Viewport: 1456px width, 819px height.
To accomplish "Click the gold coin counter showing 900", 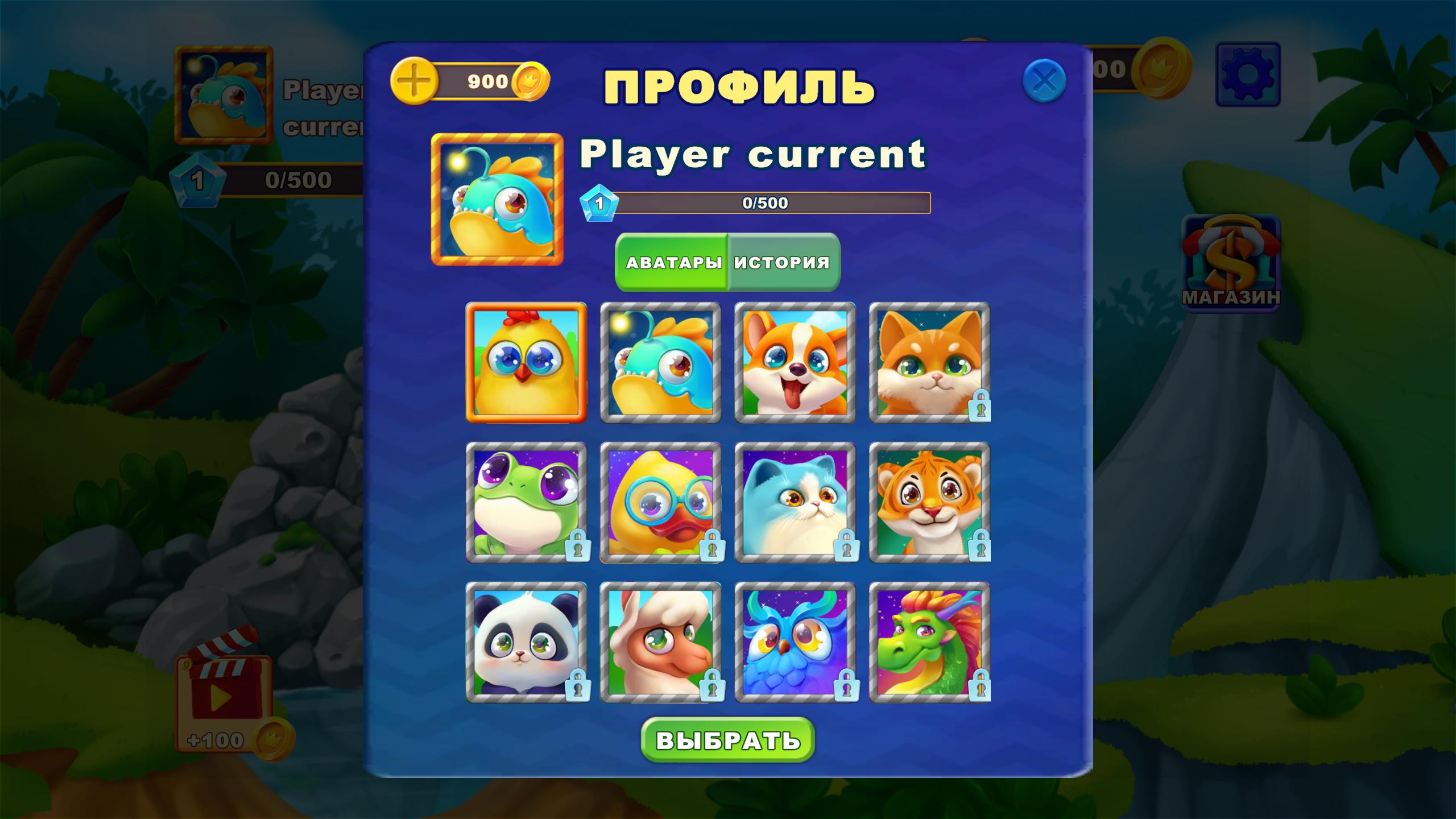I will (489, 81).
